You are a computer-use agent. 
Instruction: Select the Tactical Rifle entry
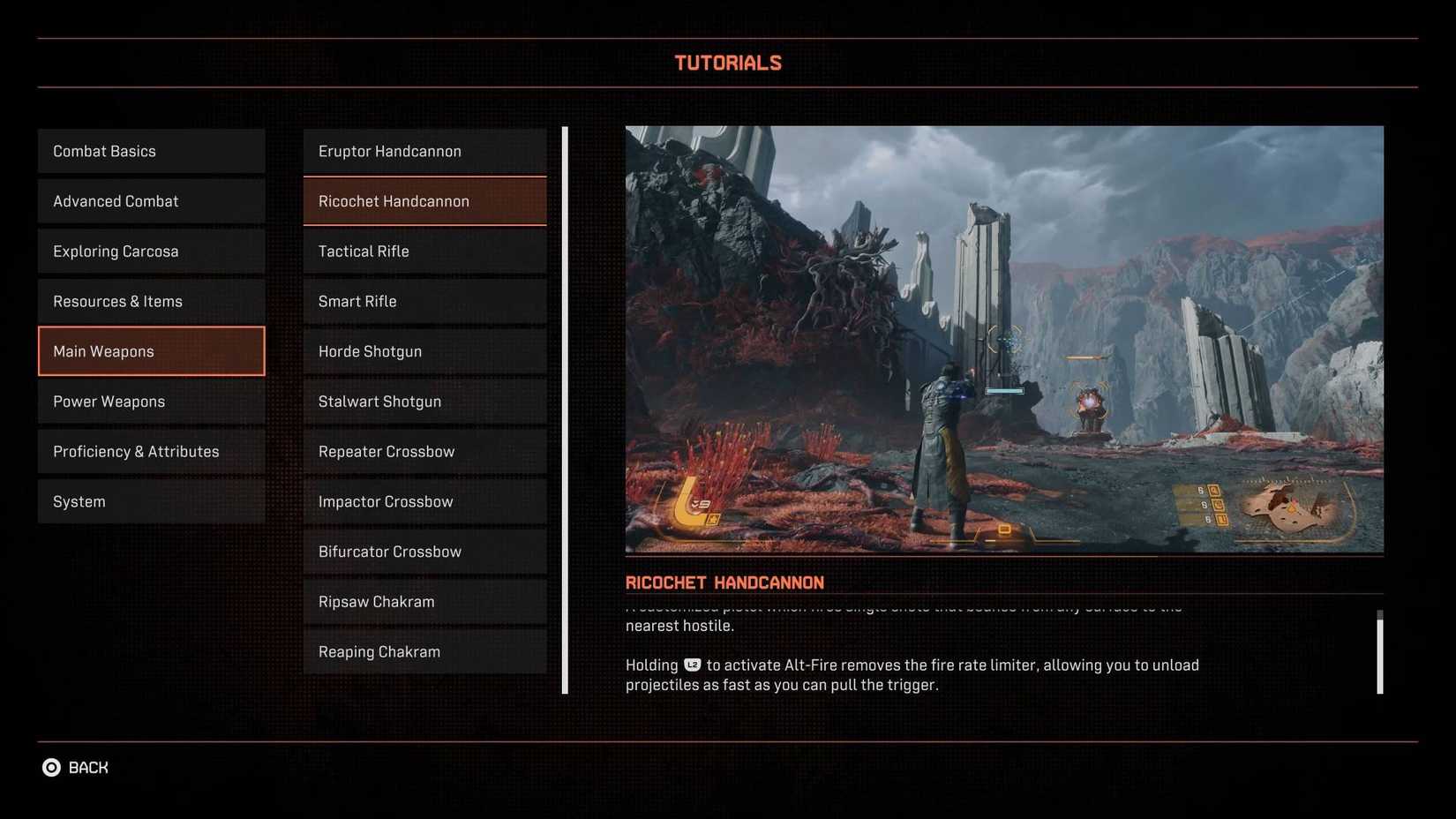click(424, 251)
